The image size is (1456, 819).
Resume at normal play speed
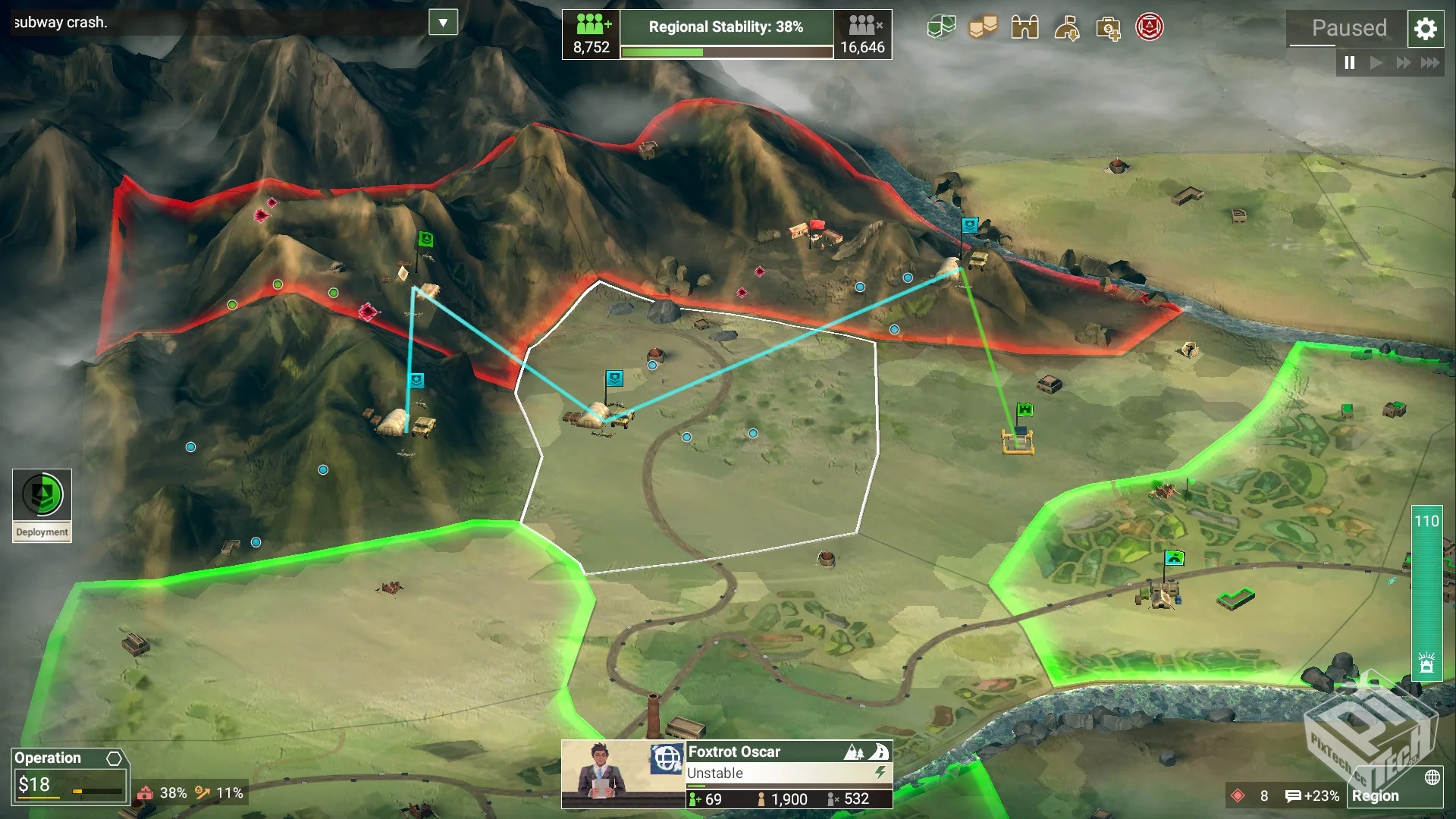[x=1376, y=63]
